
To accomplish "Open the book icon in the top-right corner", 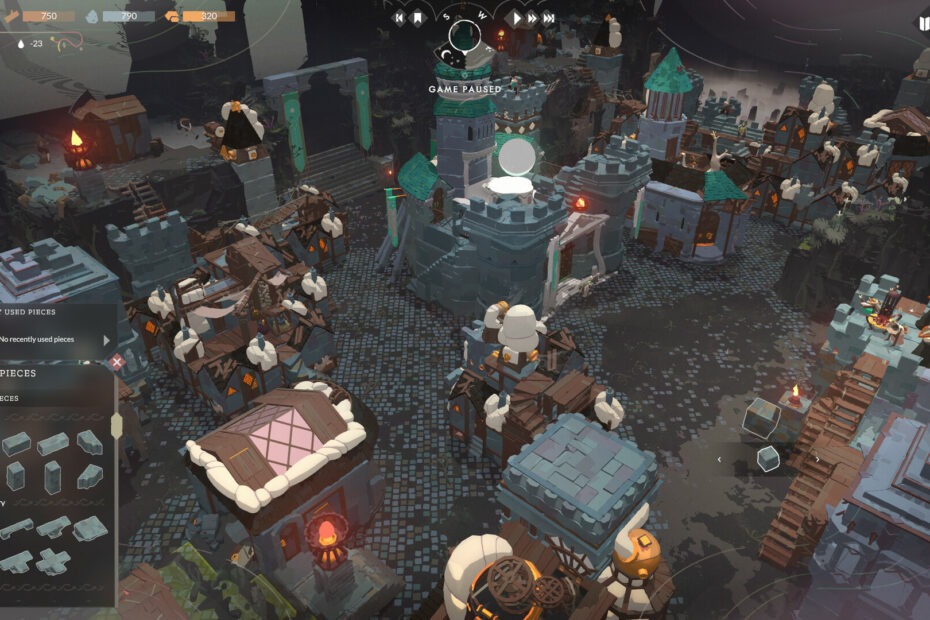I will pos(923,22).
